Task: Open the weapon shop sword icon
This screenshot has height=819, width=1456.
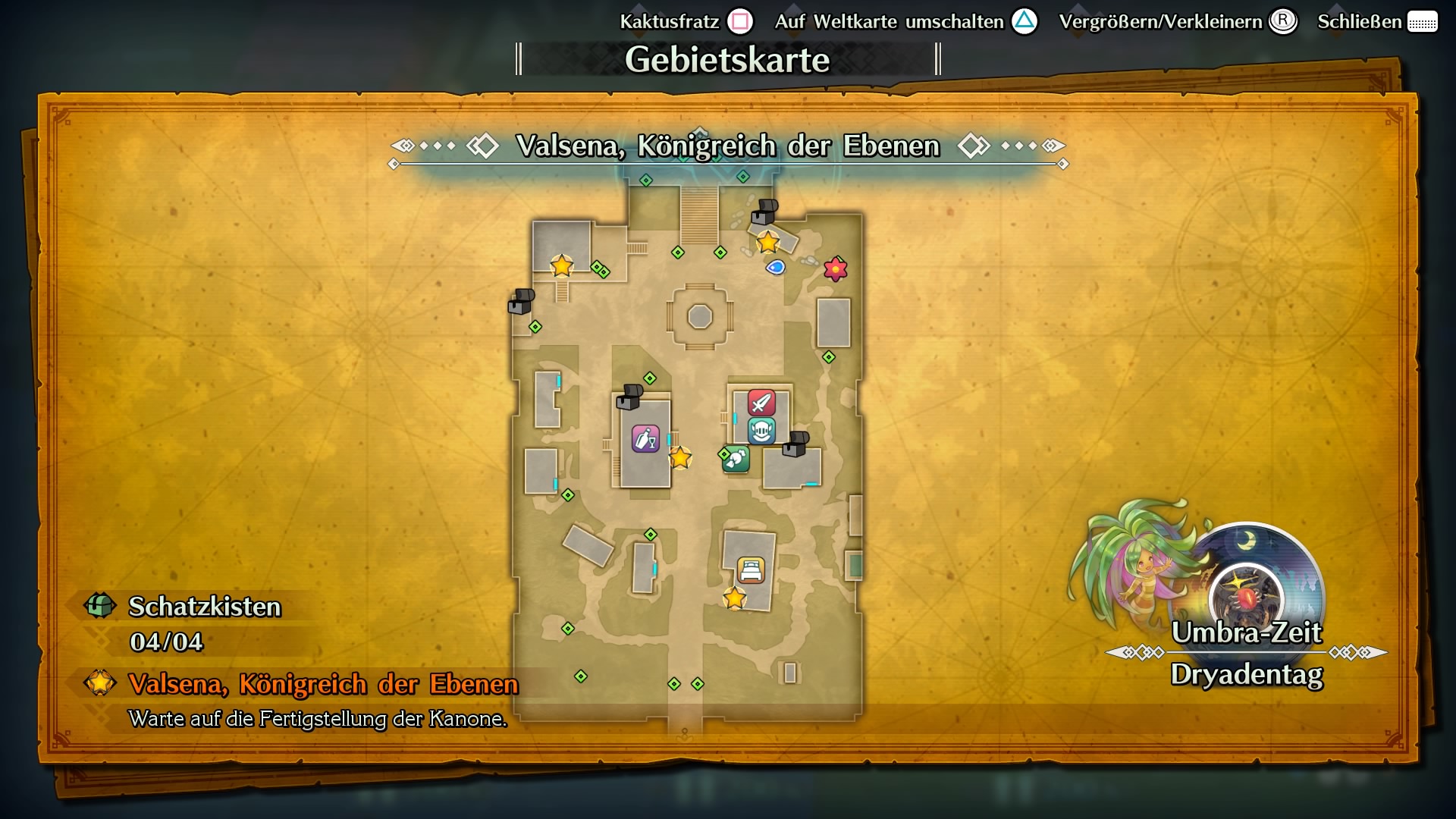Action: pos(761,403)
